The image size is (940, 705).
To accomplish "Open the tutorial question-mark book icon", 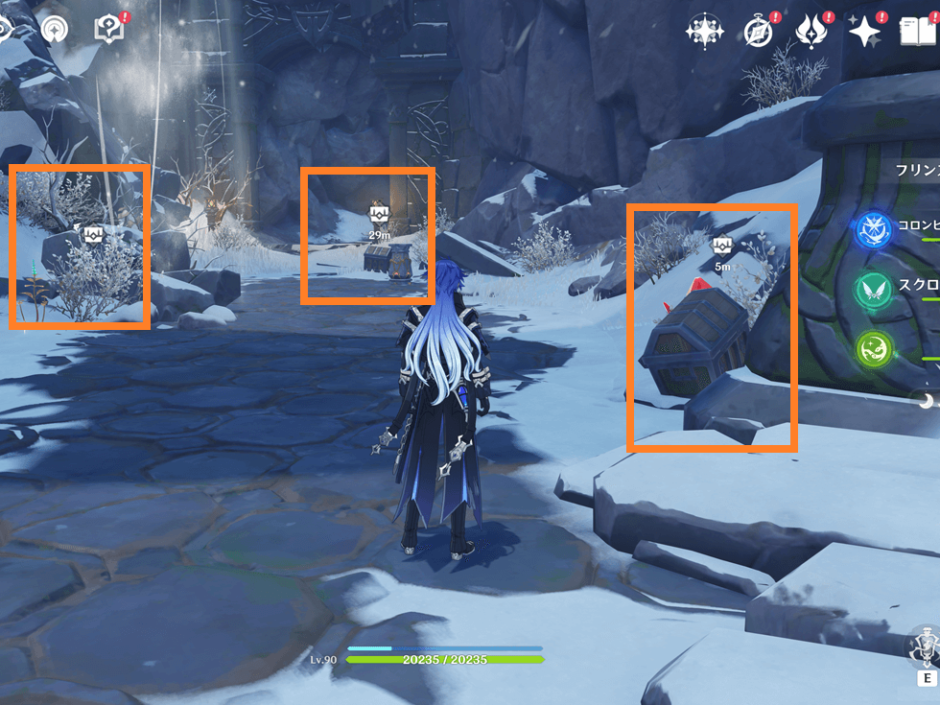I will pyautogui.click(x=109, y=29).
